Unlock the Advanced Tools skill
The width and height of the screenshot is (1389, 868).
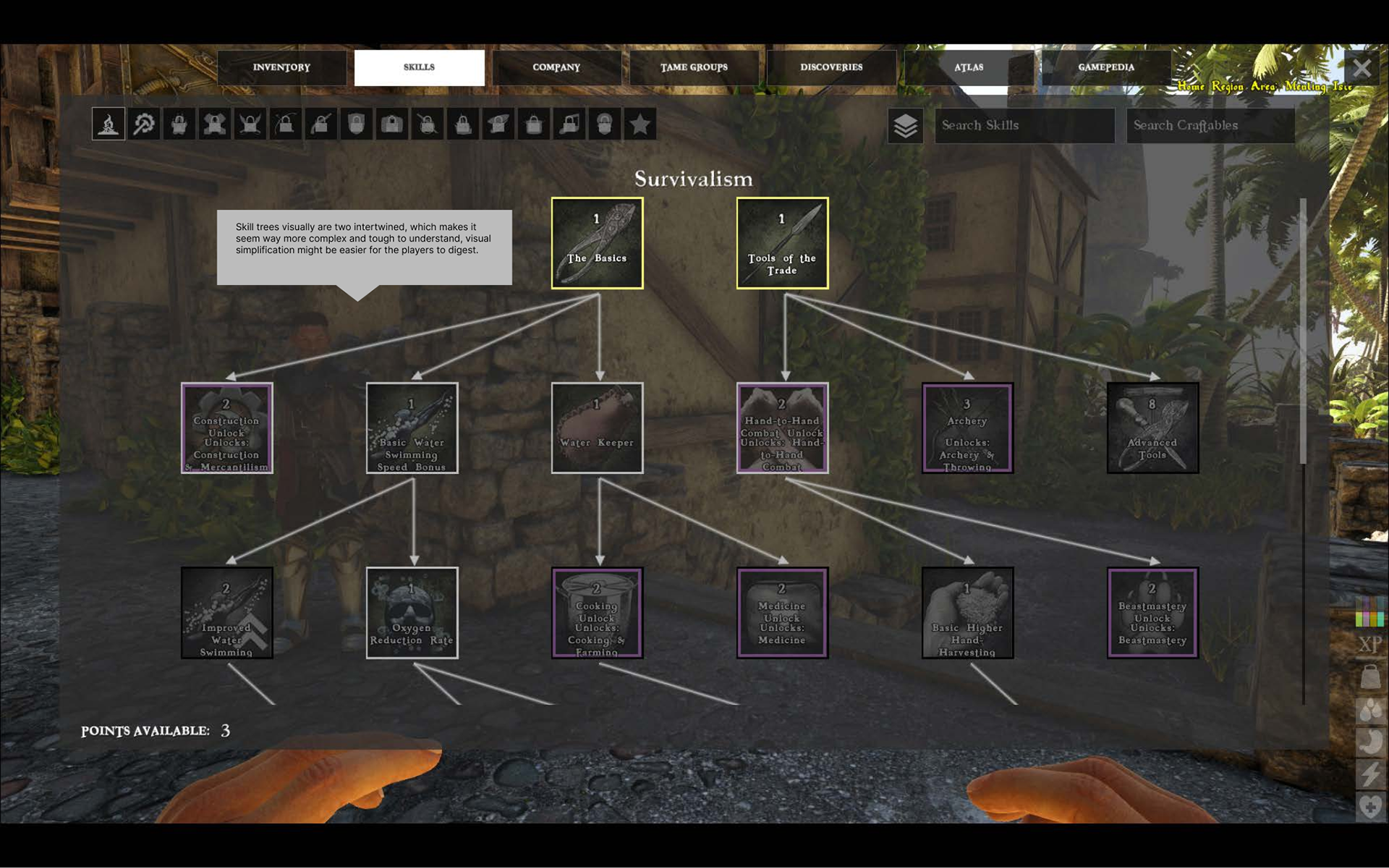pyautogui.click(x=1152, y=428)
